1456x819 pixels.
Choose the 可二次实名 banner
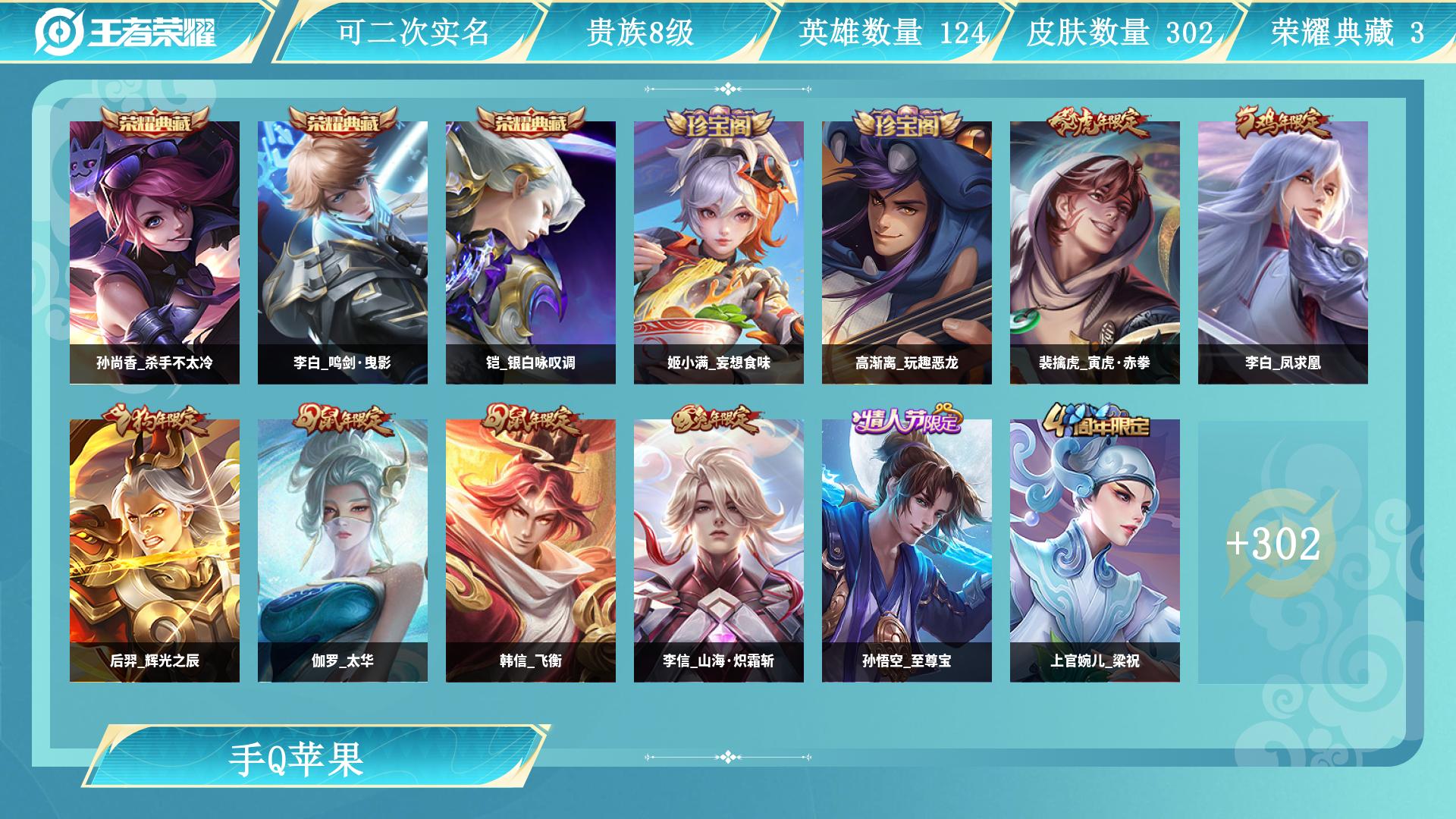coord(413,33)
